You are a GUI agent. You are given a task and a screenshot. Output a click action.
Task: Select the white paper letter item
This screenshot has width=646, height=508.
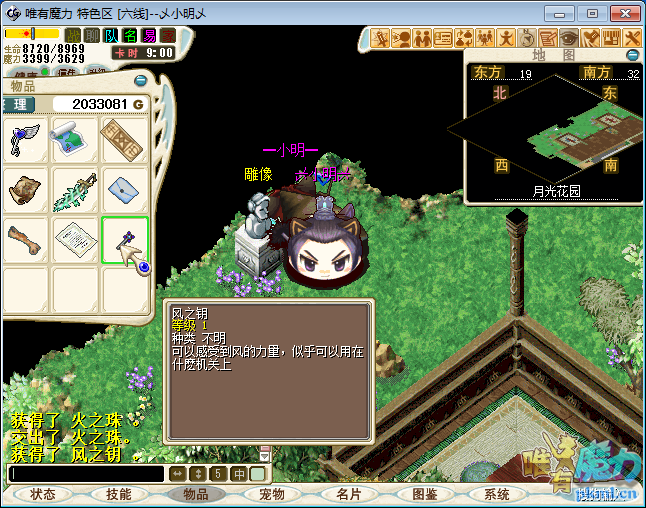(75, 240)
